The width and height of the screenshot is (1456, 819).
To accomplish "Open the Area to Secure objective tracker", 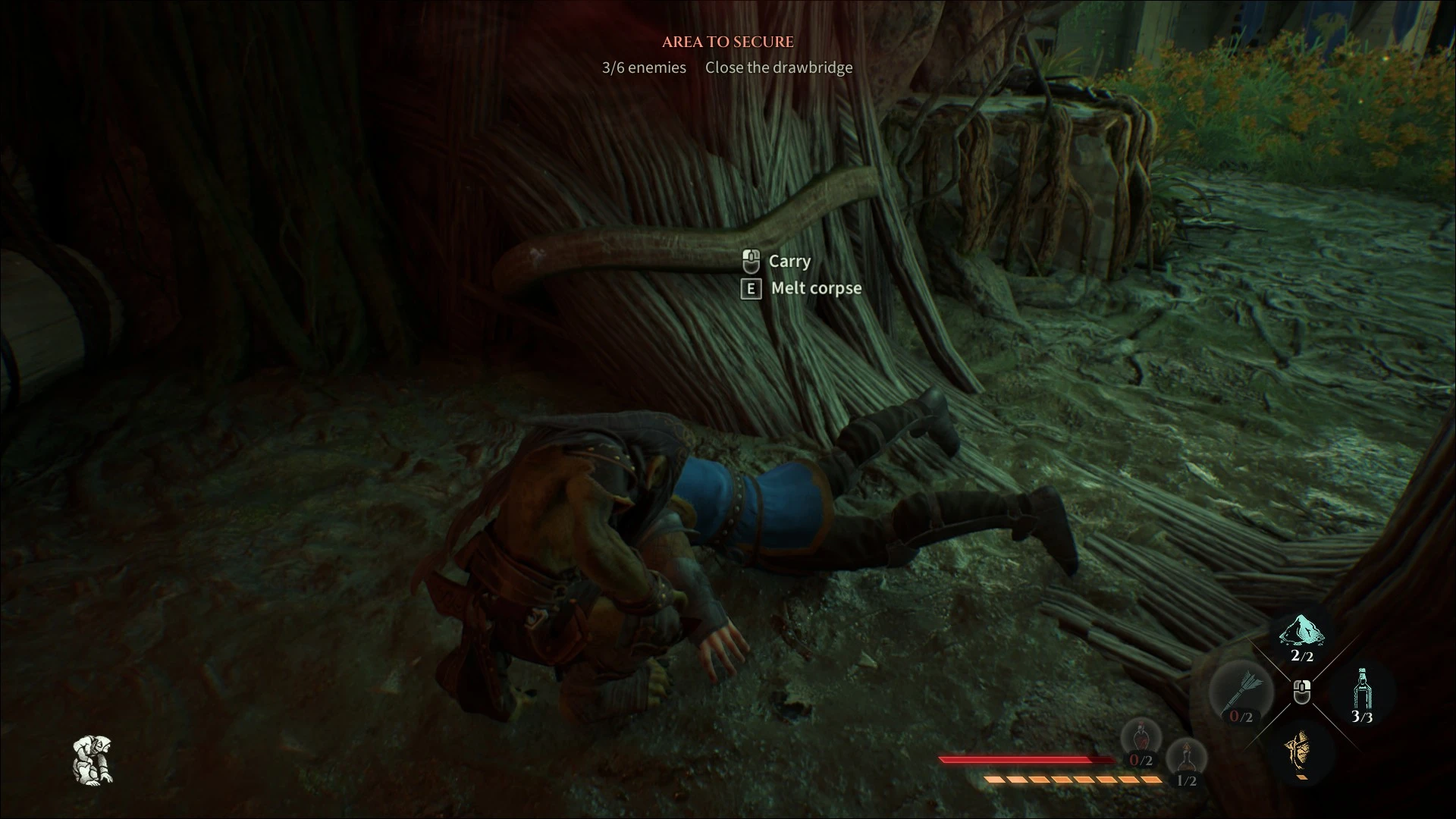I will click(x=727, y=42).
